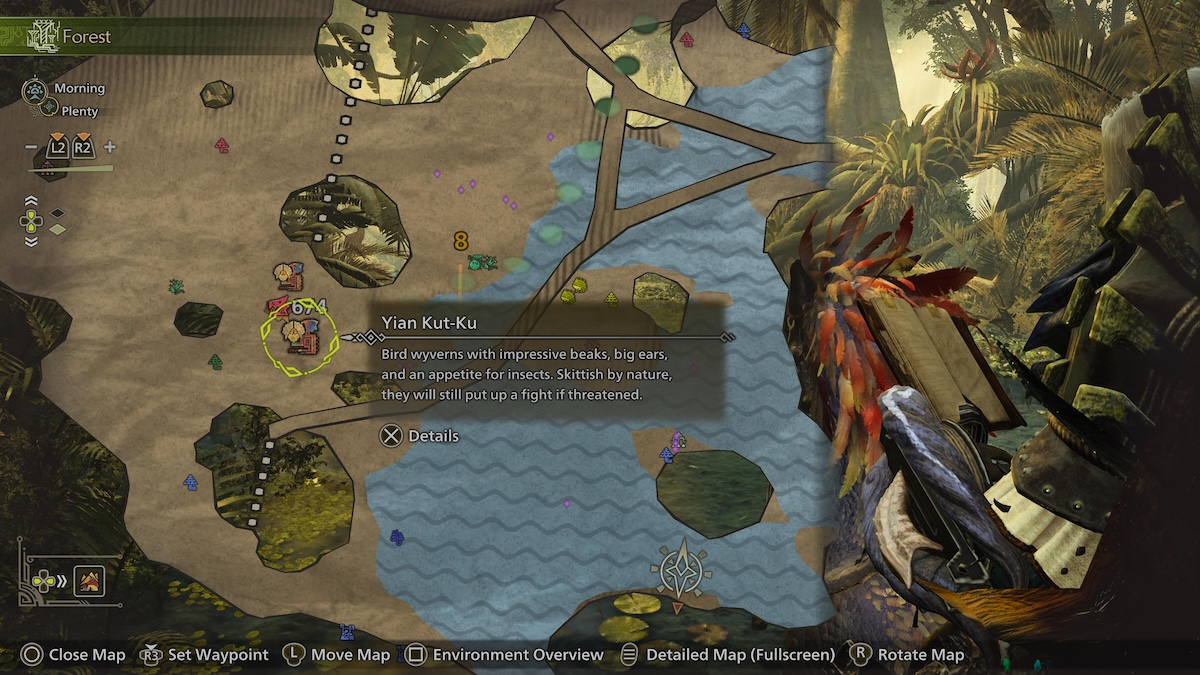Viewport: 1200px width, 675px height.
Task: Choose the Set Waypoint option
Action: (x=205, y=655)
